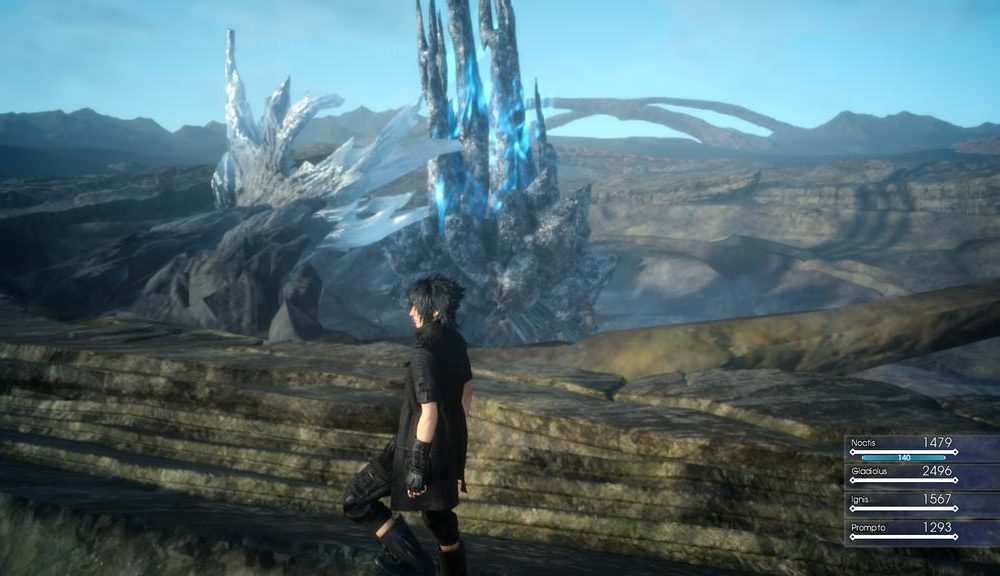The width and height of the screenshot is (1000, 576).
Task: Click the Ignis party member row
Action: pyautogui.click(x=903, y=502)
